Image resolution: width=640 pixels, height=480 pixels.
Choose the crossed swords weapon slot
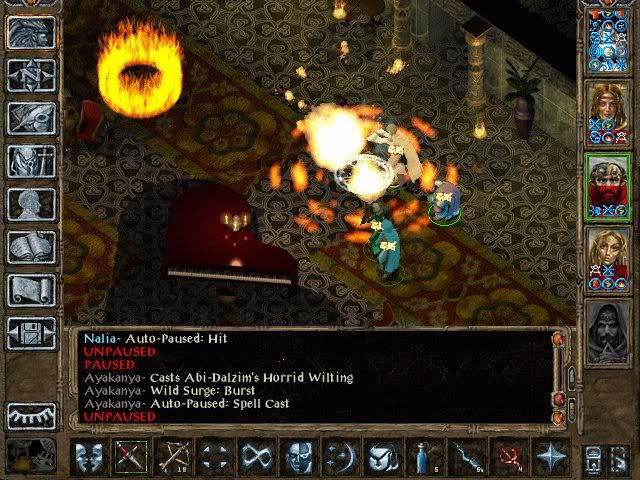[132, 457]
